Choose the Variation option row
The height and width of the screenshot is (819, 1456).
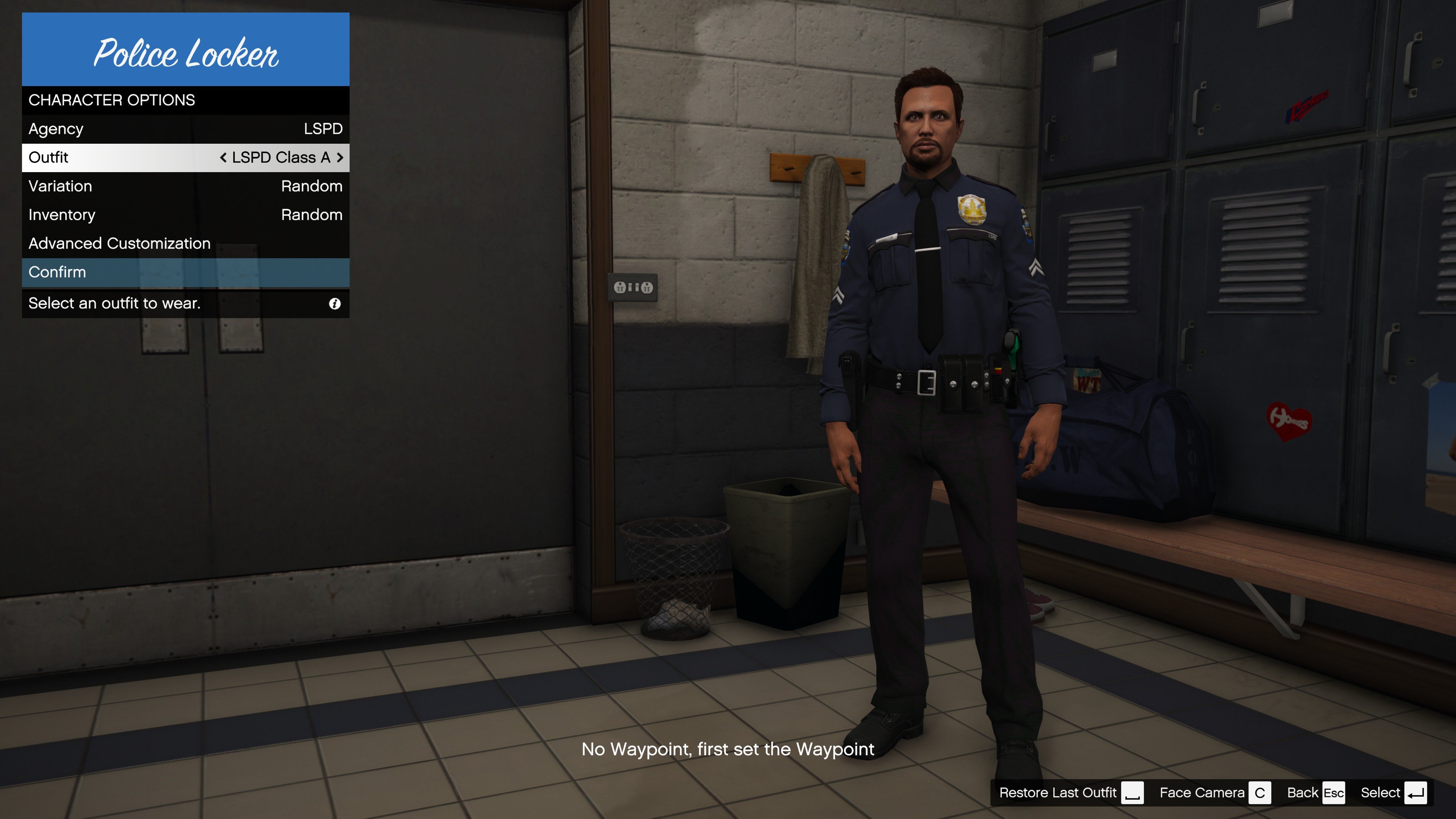pyautogui.click(x=185, y=187)
